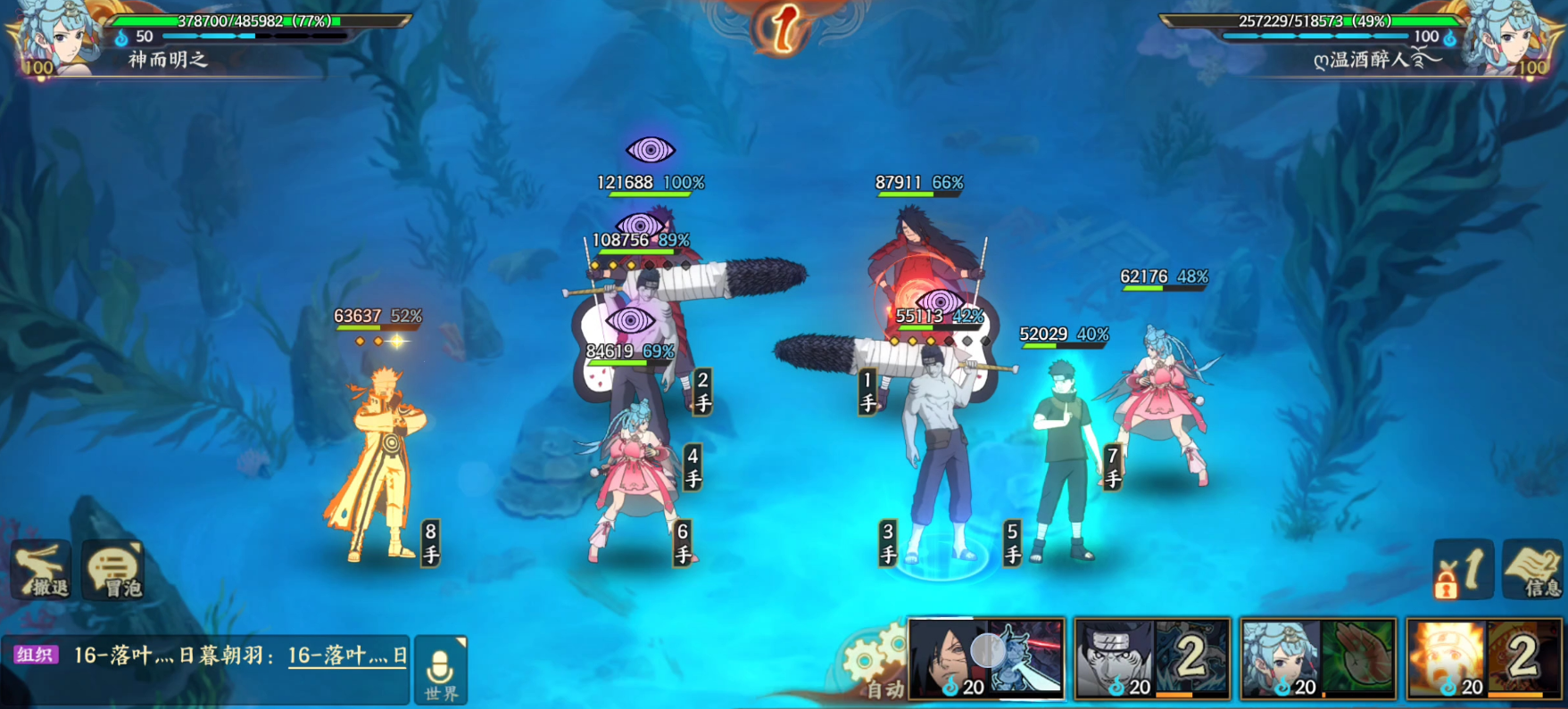
Task: View player 神而明之 avatar portrait
Action: pyautogui.click(x=55, y=38)
